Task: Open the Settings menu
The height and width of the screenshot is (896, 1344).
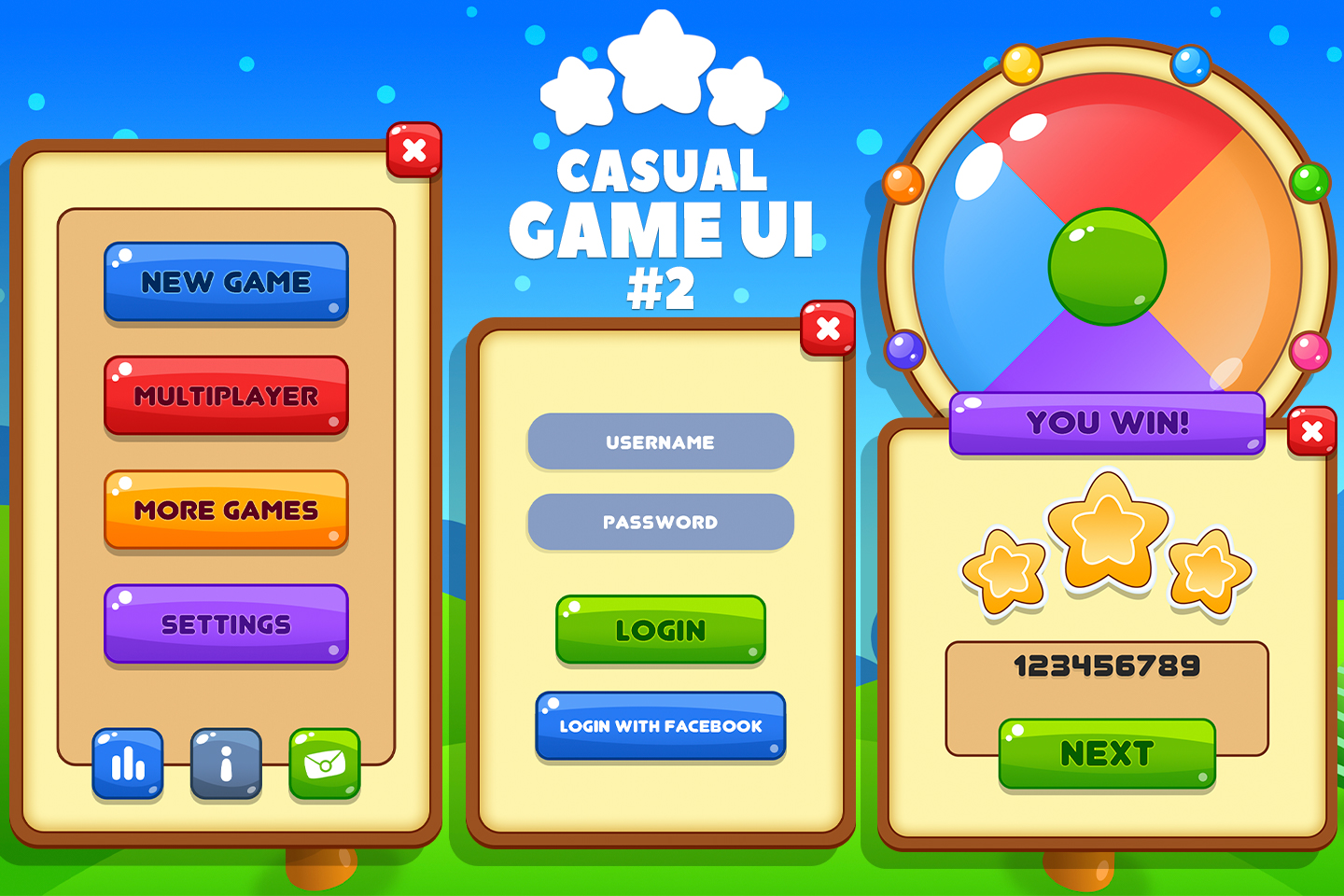Action: point(226,623)
